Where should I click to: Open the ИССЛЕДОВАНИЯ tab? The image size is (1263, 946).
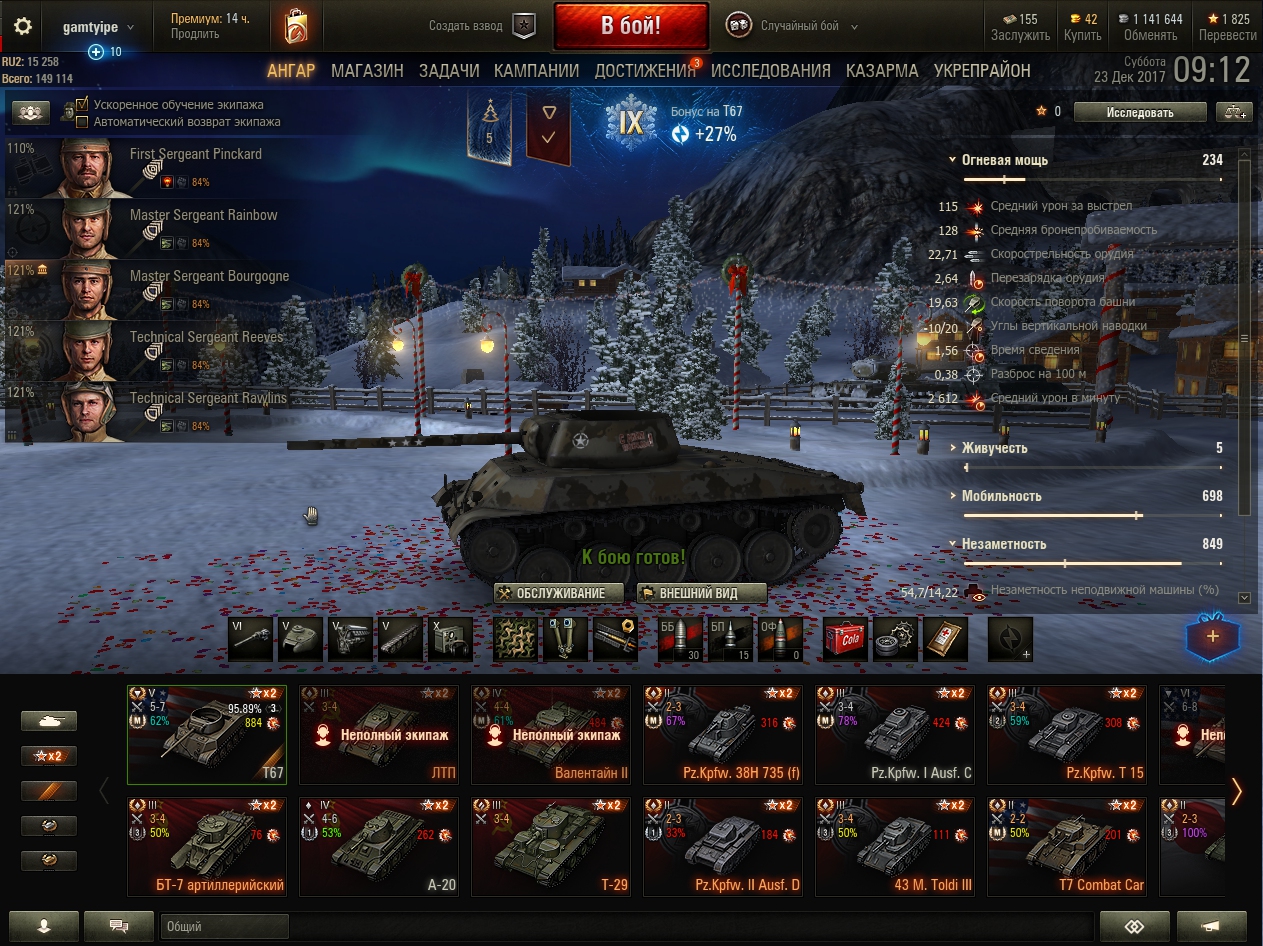tap(770, 71)
